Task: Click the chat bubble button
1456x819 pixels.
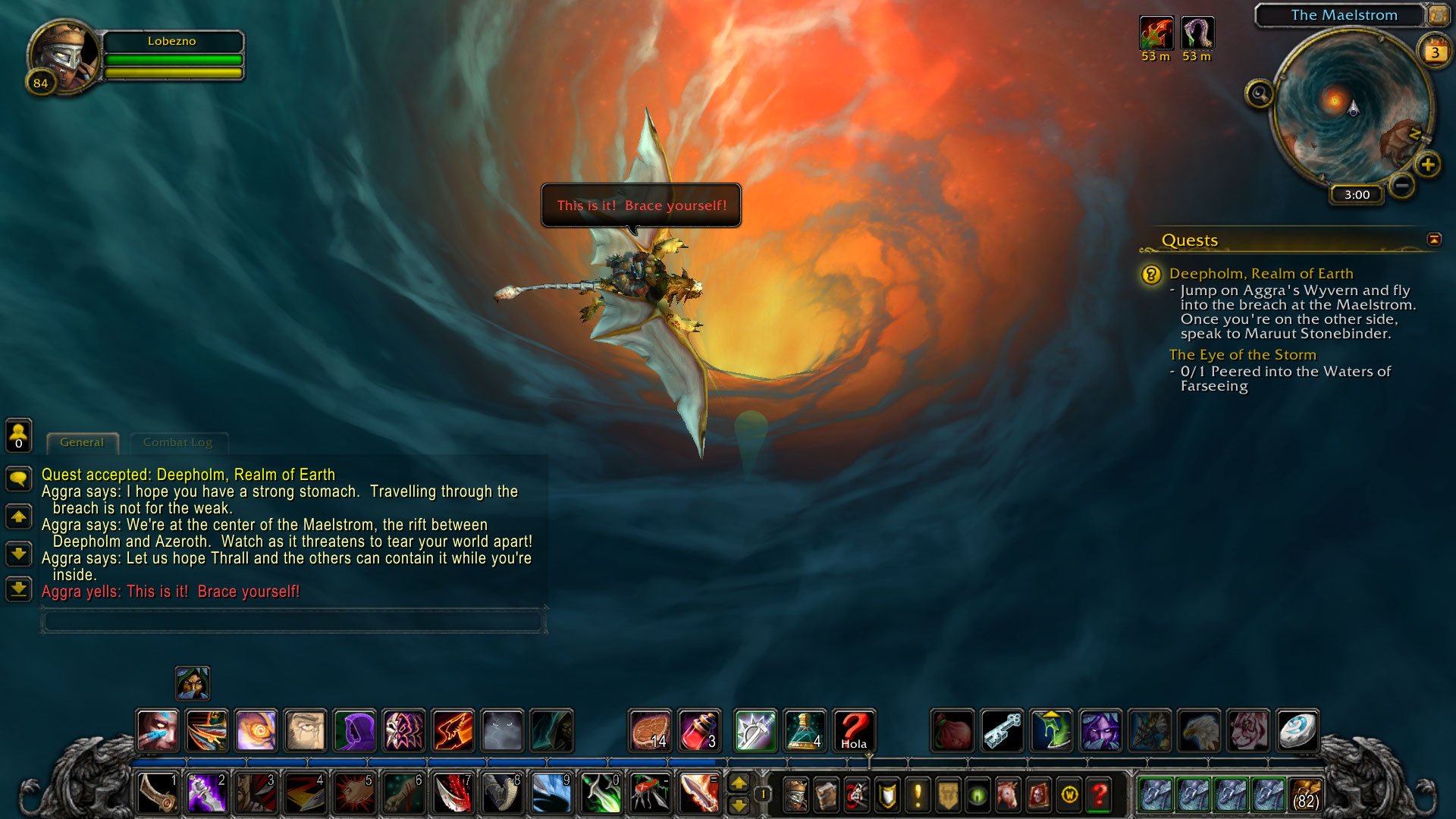Action: 18,479
